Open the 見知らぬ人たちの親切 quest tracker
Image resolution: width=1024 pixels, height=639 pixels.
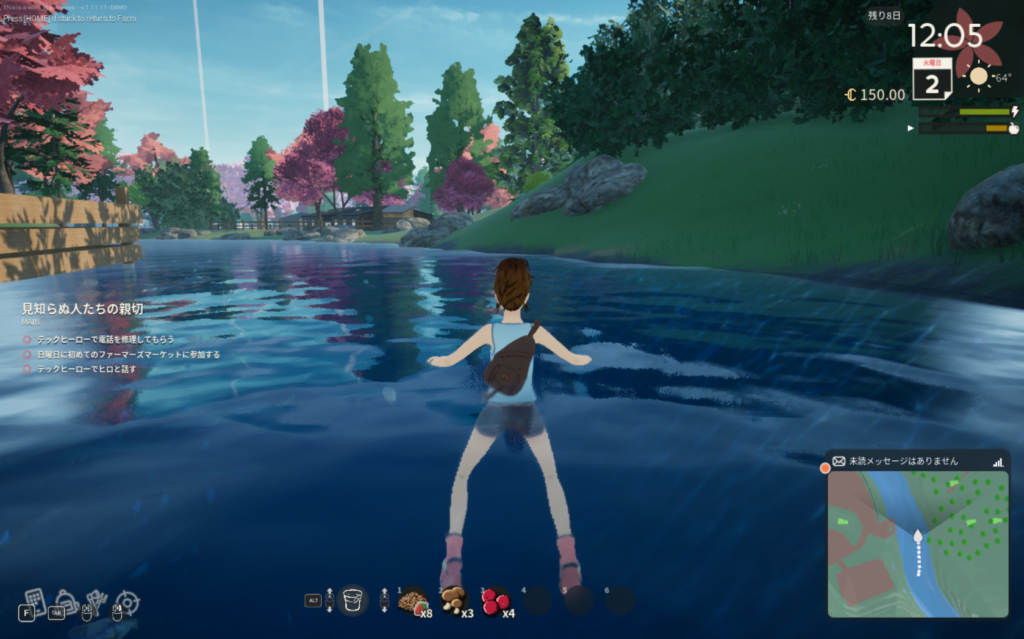pyautogui.click(x=82, y=309)
